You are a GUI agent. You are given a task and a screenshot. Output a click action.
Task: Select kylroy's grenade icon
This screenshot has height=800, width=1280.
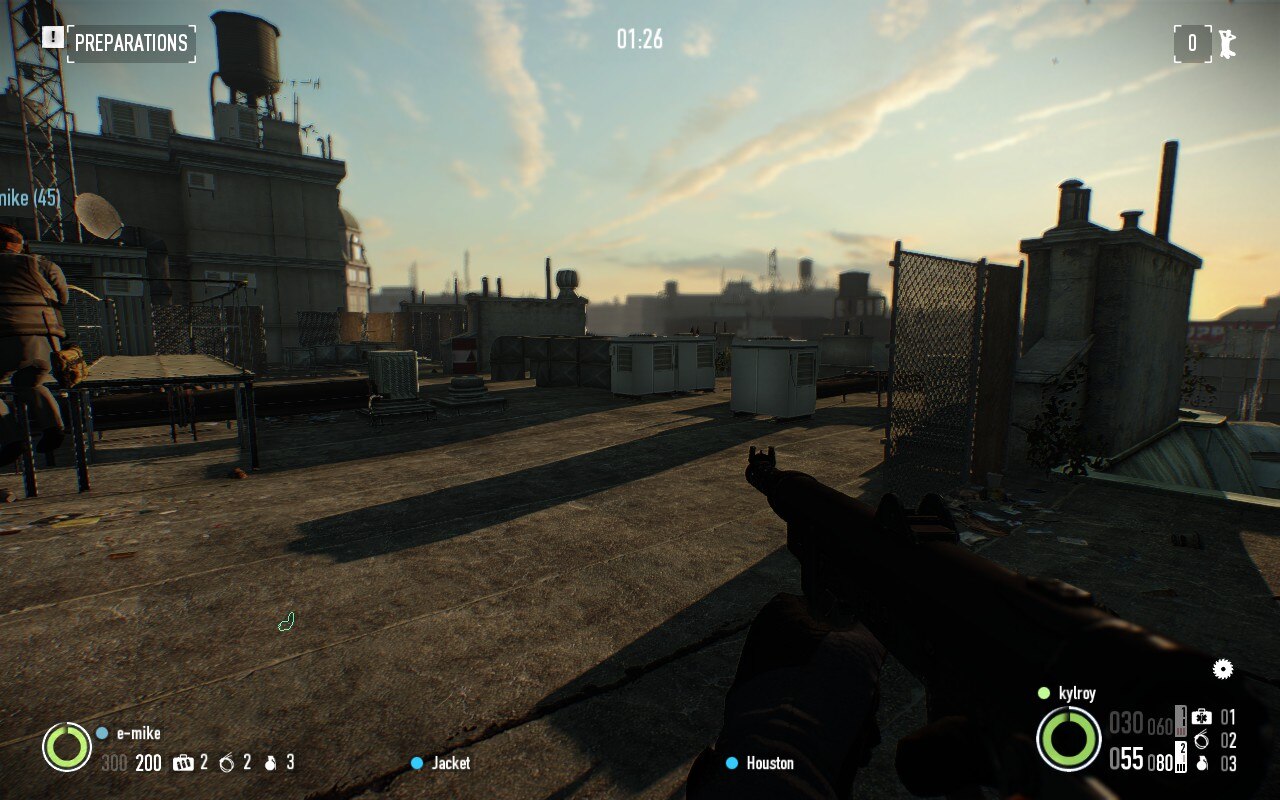(x=1201, y=764)
